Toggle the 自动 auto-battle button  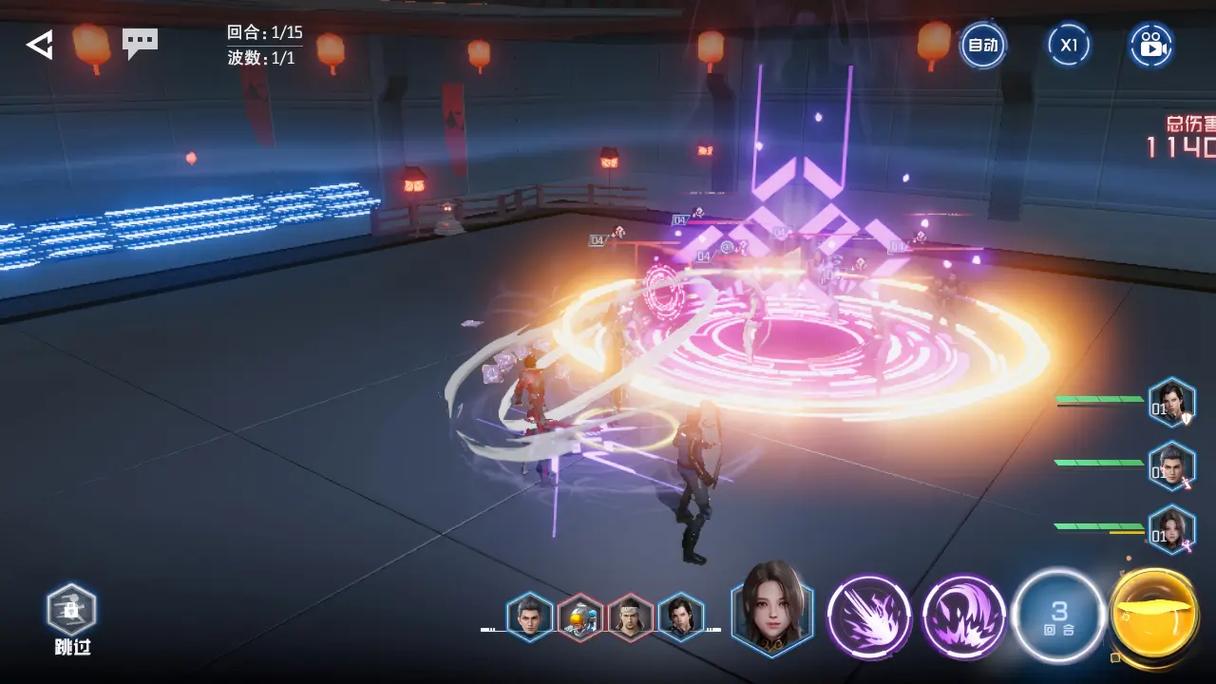click(x=982, y=45)
